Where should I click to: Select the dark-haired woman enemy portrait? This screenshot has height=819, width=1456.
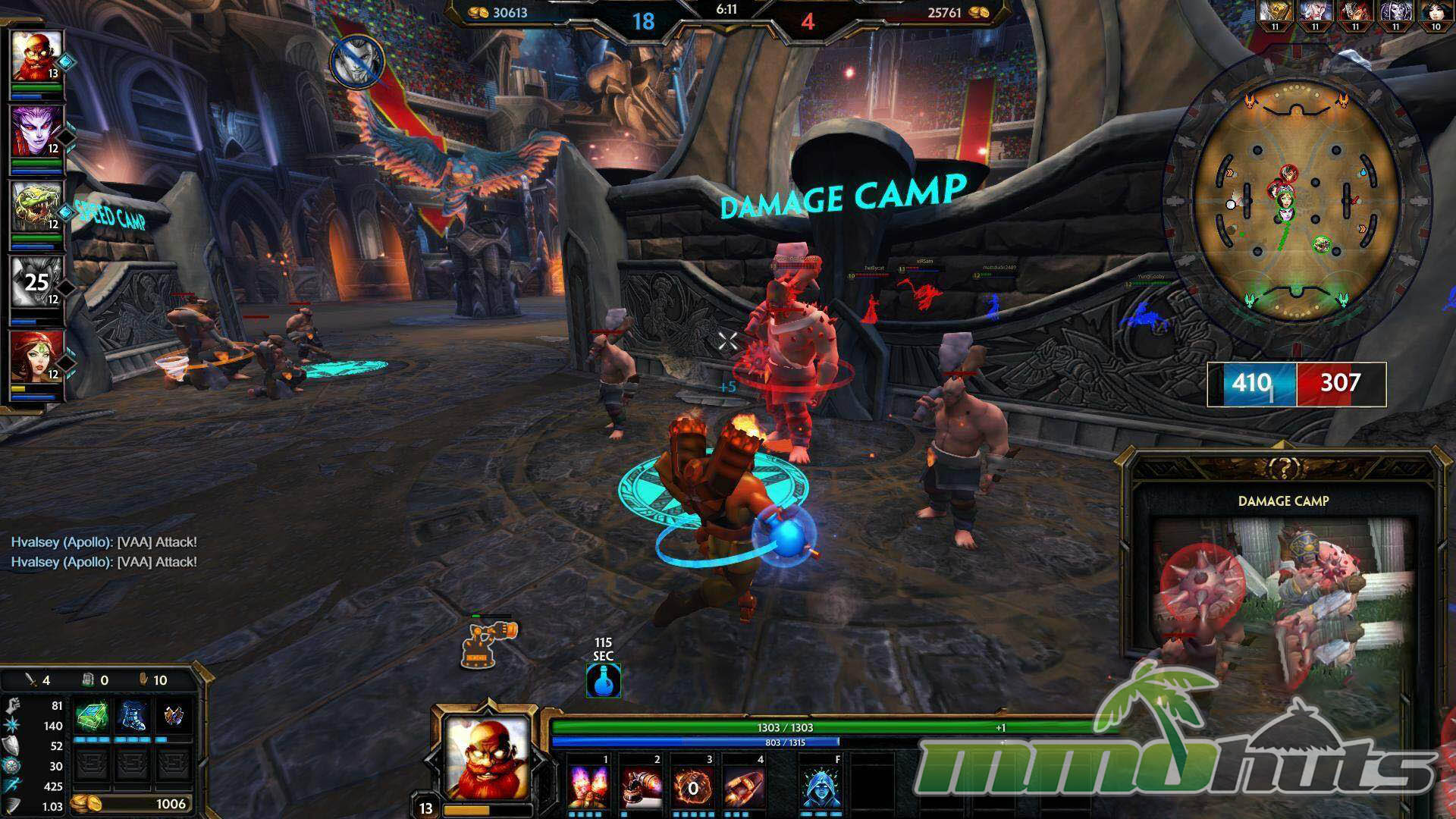(x=1435, y=13)
